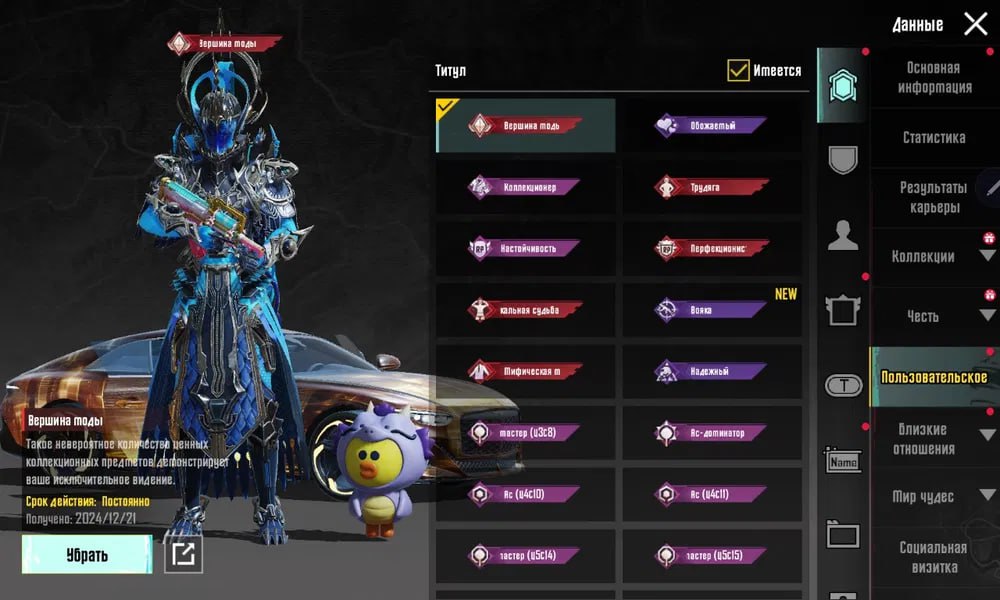
Task: Expand the Коллекции menu
Action: point(935,257)
